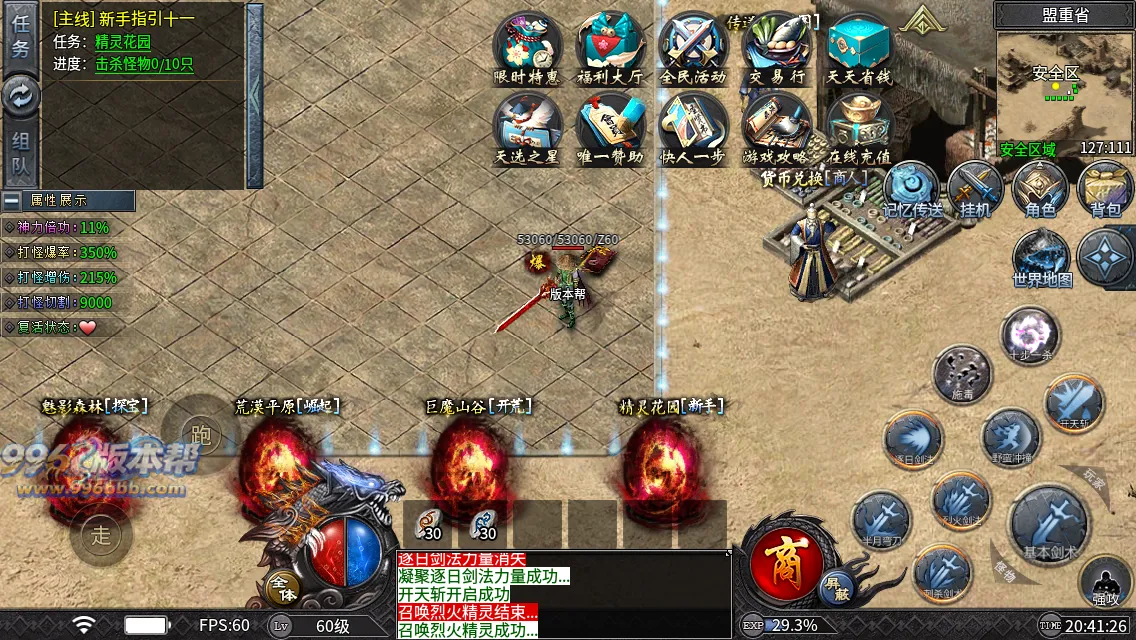Image resolution: width=1136 pixels, height=640 pixels.
Task: Activate the 基本剑术 basic sword skill
Action: 1049,524
